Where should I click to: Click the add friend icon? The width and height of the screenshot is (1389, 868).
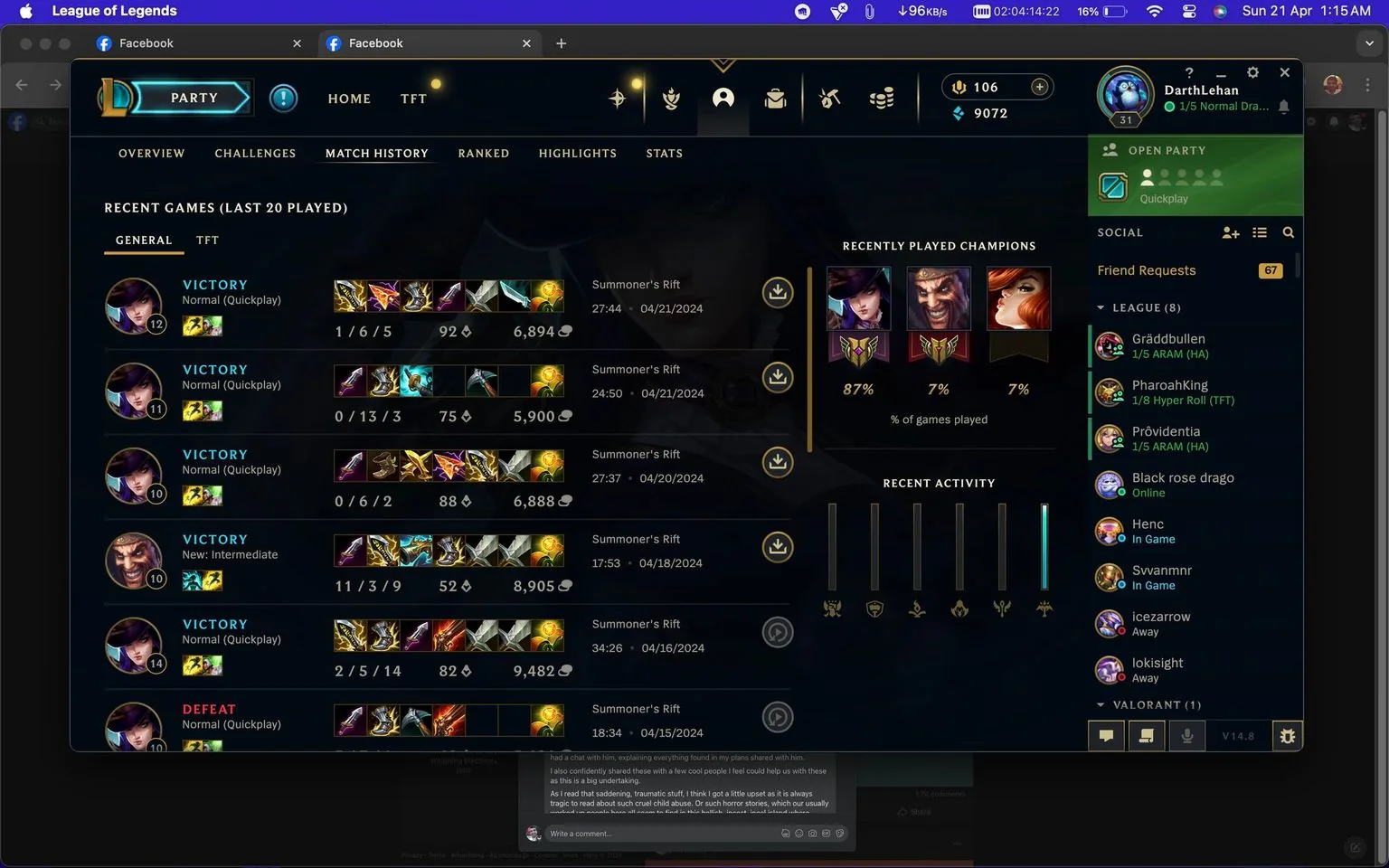tap(1231, 232)
